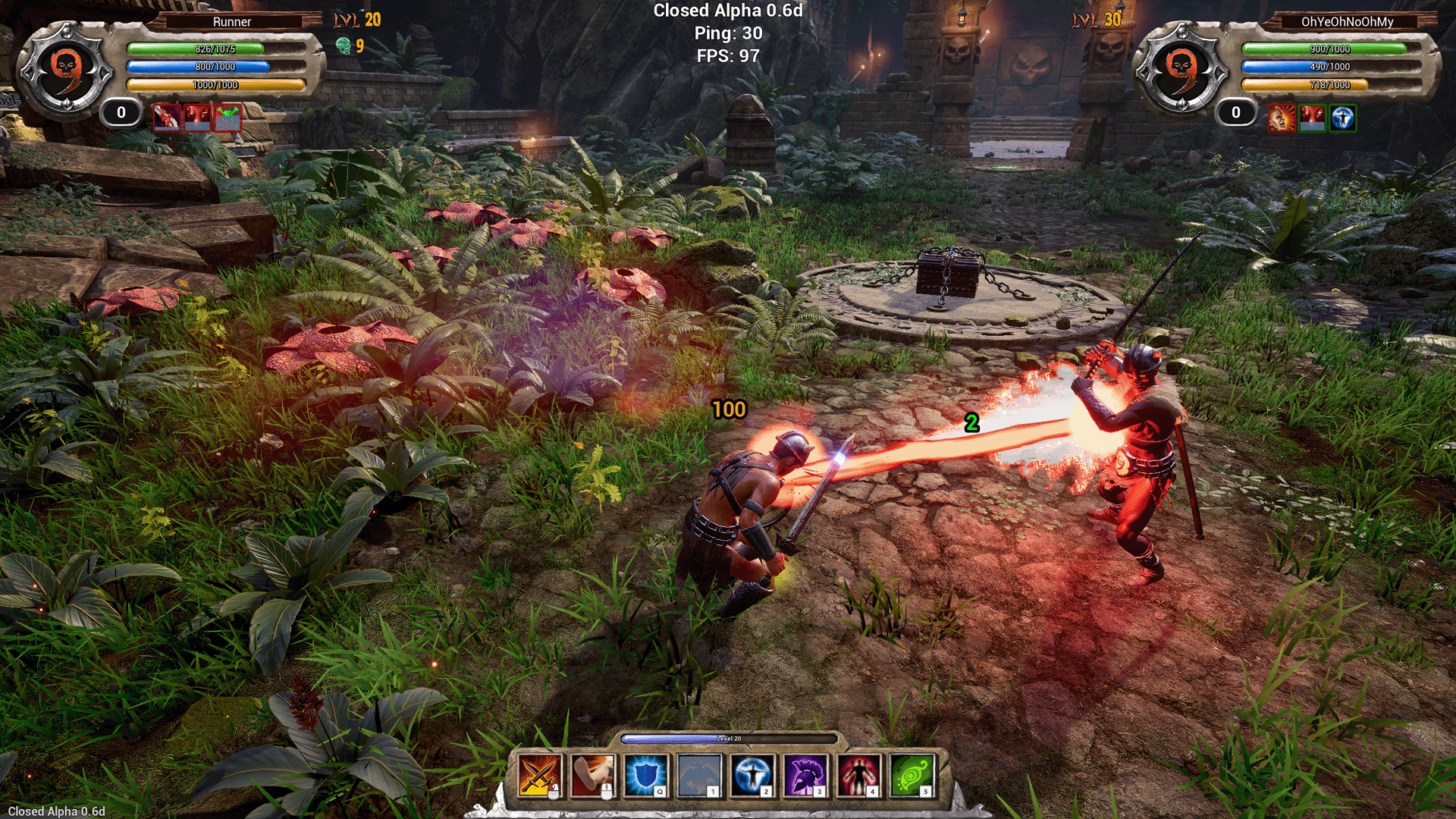Viewport: 1456px width, 819px height.
Task: Click Runner's kill counter showing 0
Action: coord(119,113)
